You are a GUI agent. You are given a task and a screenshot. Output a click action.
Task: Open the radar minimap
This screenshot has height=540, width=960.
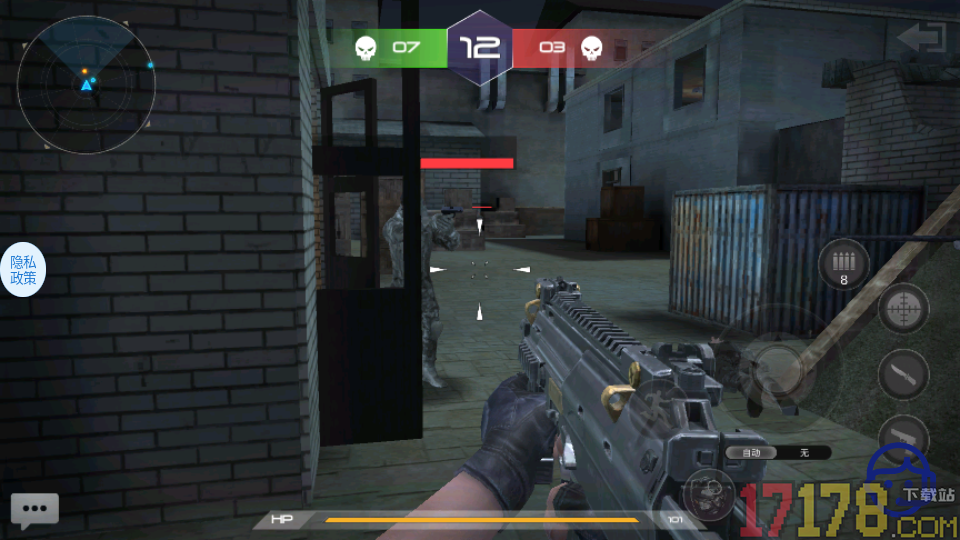(x=85, y=85)
